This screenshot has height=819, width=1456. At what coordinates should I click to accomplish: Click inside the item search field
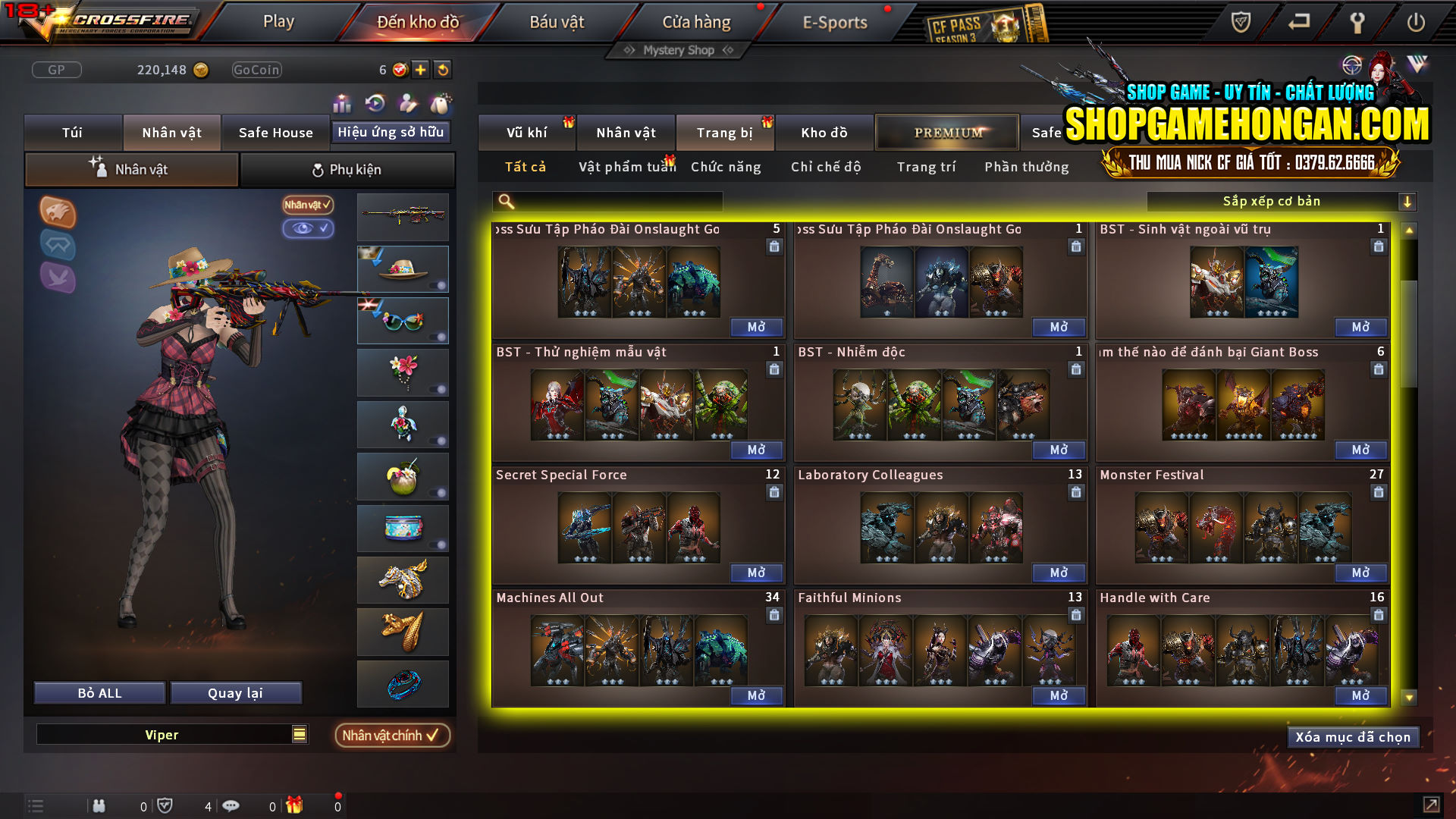pos(607,201)
